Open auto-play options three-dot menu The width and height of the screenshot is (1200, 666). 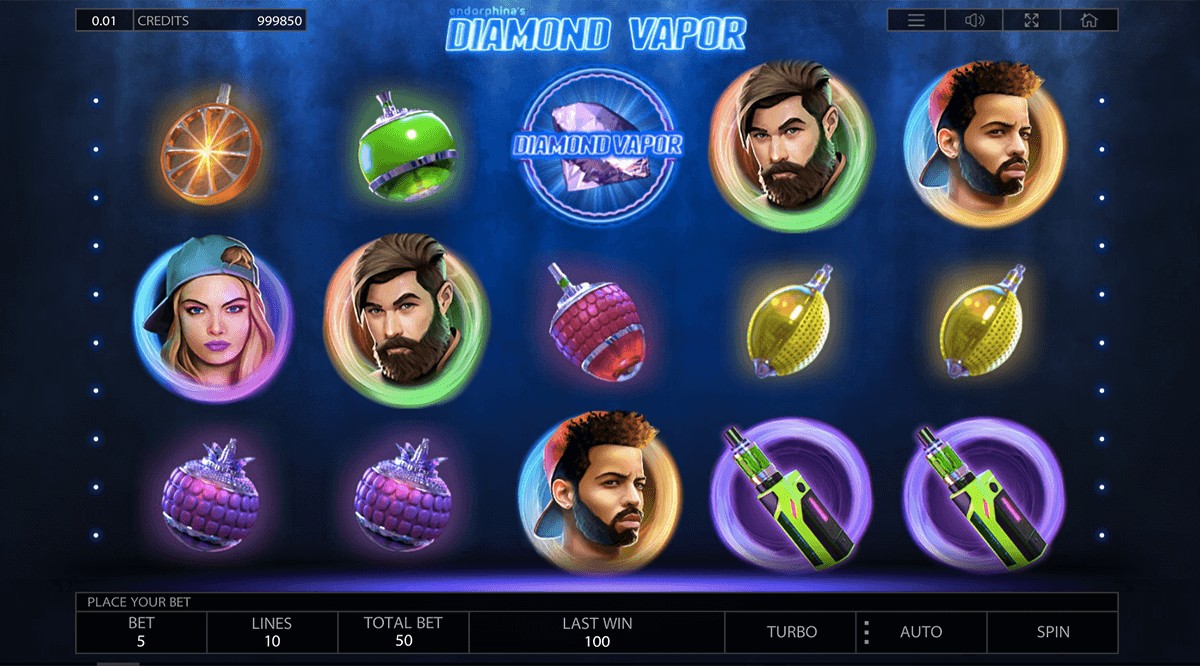click(x=866, y=632)
